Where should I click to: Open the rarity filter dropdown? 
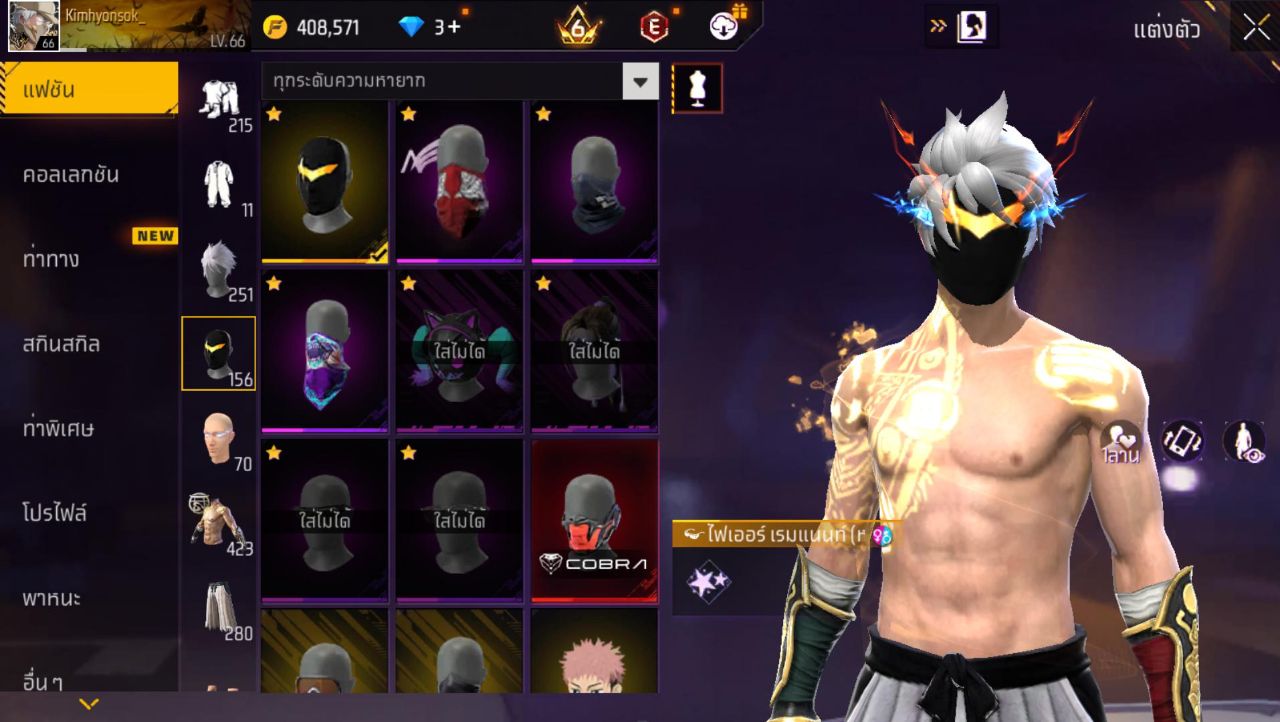point(640,81)
